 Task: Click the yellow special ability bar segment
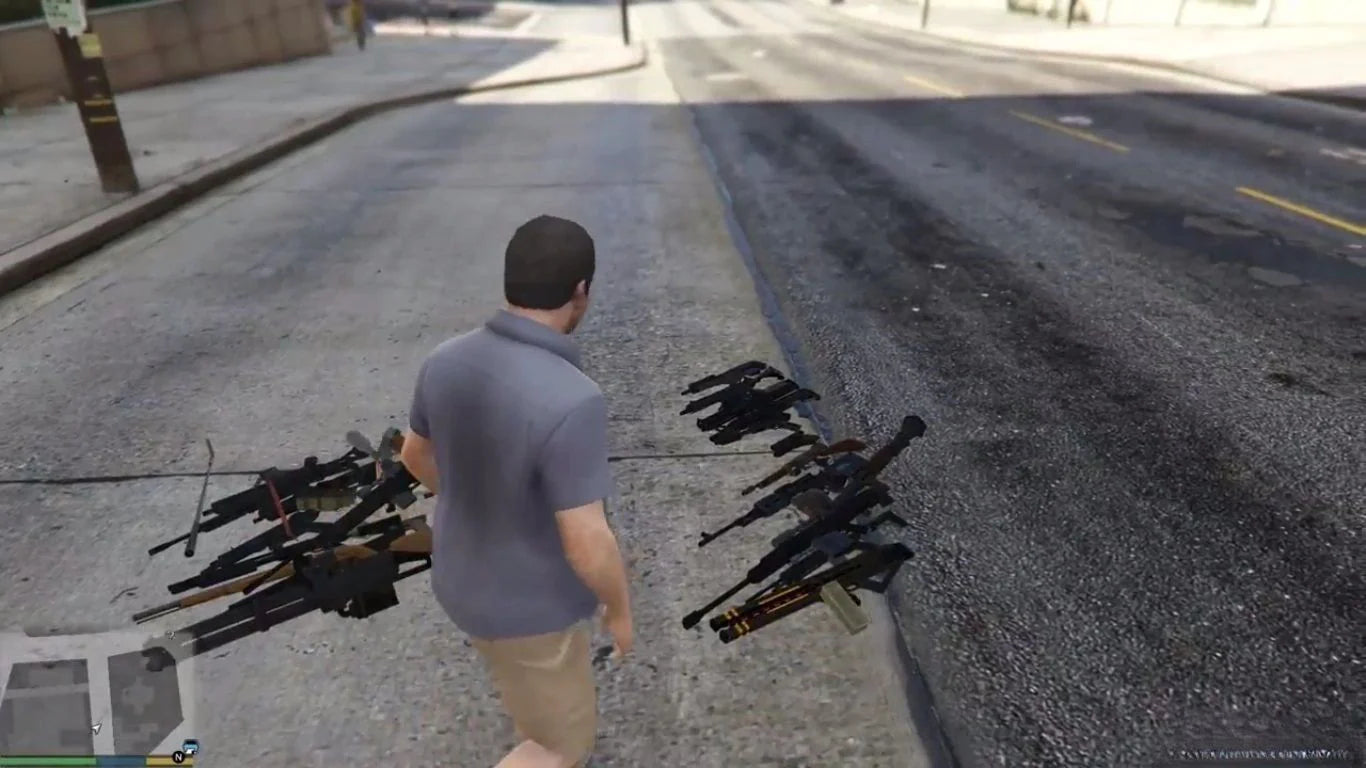coord(160,760)
